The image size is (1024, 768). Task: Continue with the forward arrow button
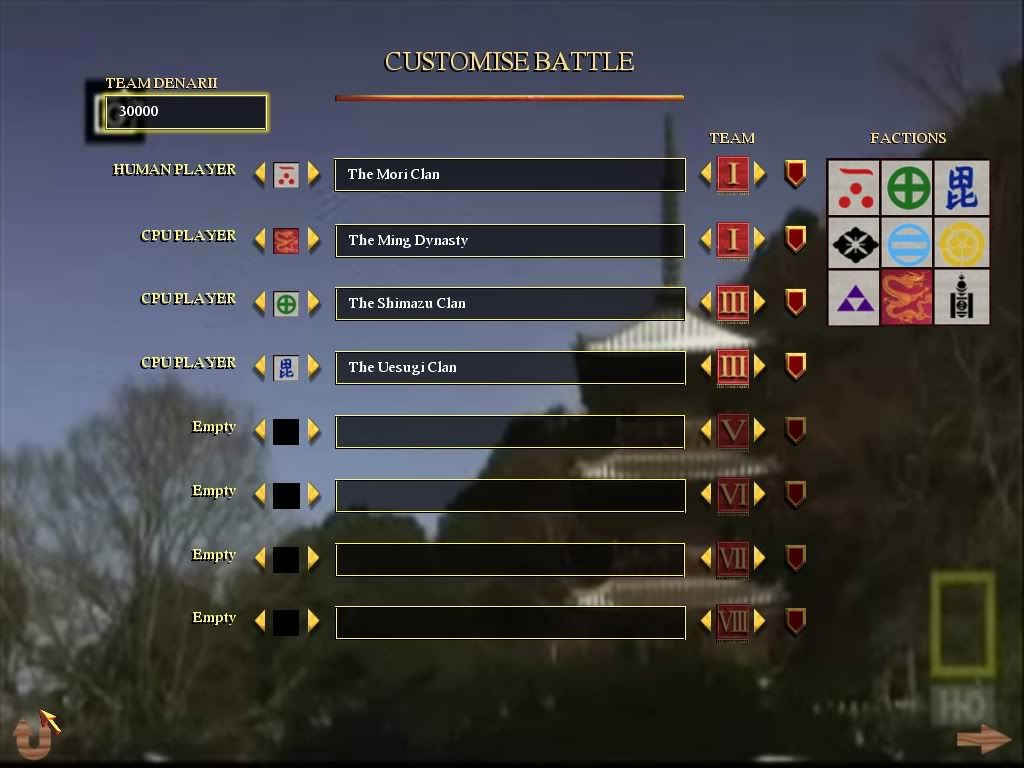pos(983,739)
